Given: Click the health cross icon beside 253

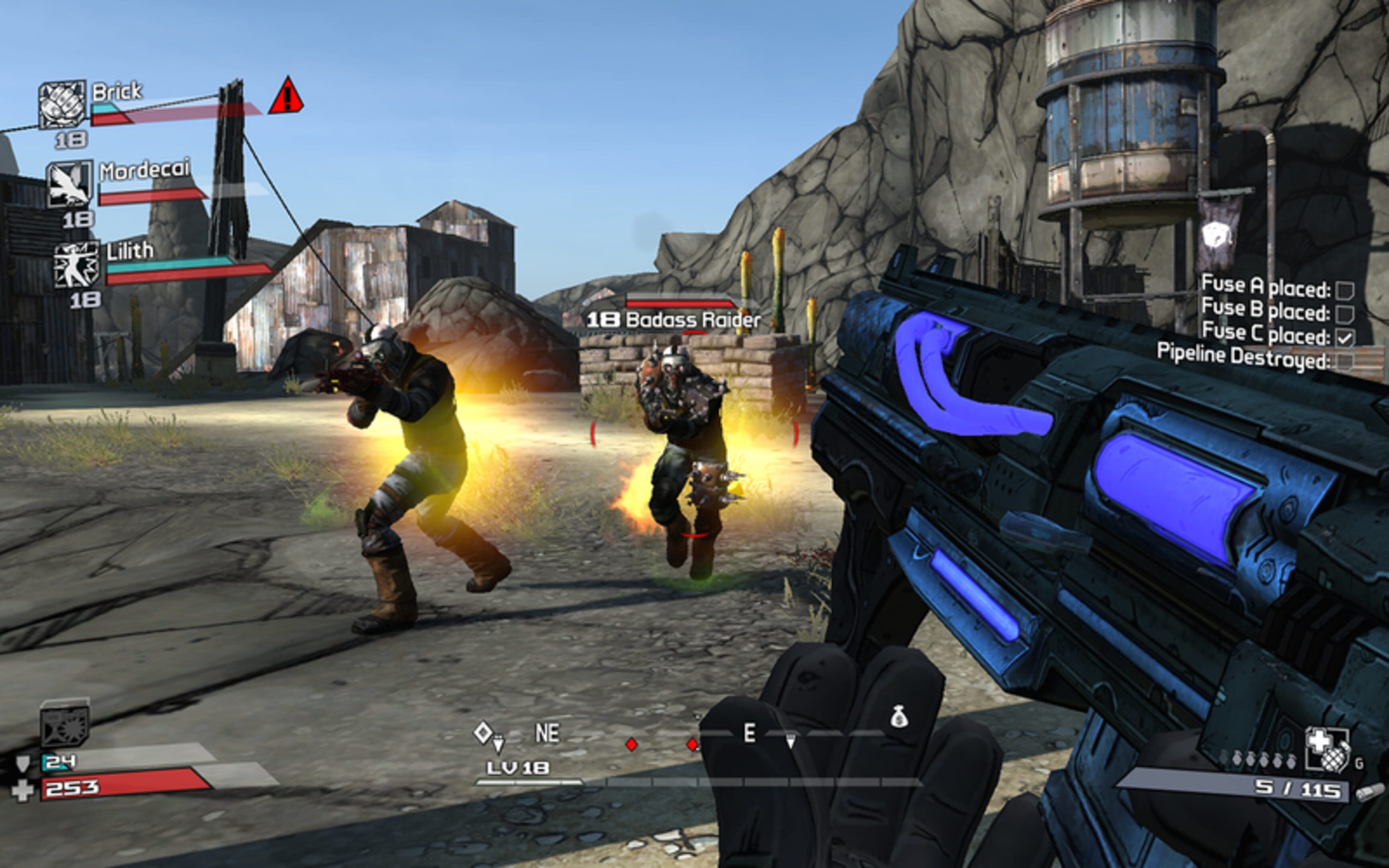Looking at the screenshot, I should (x=23, y=790).
